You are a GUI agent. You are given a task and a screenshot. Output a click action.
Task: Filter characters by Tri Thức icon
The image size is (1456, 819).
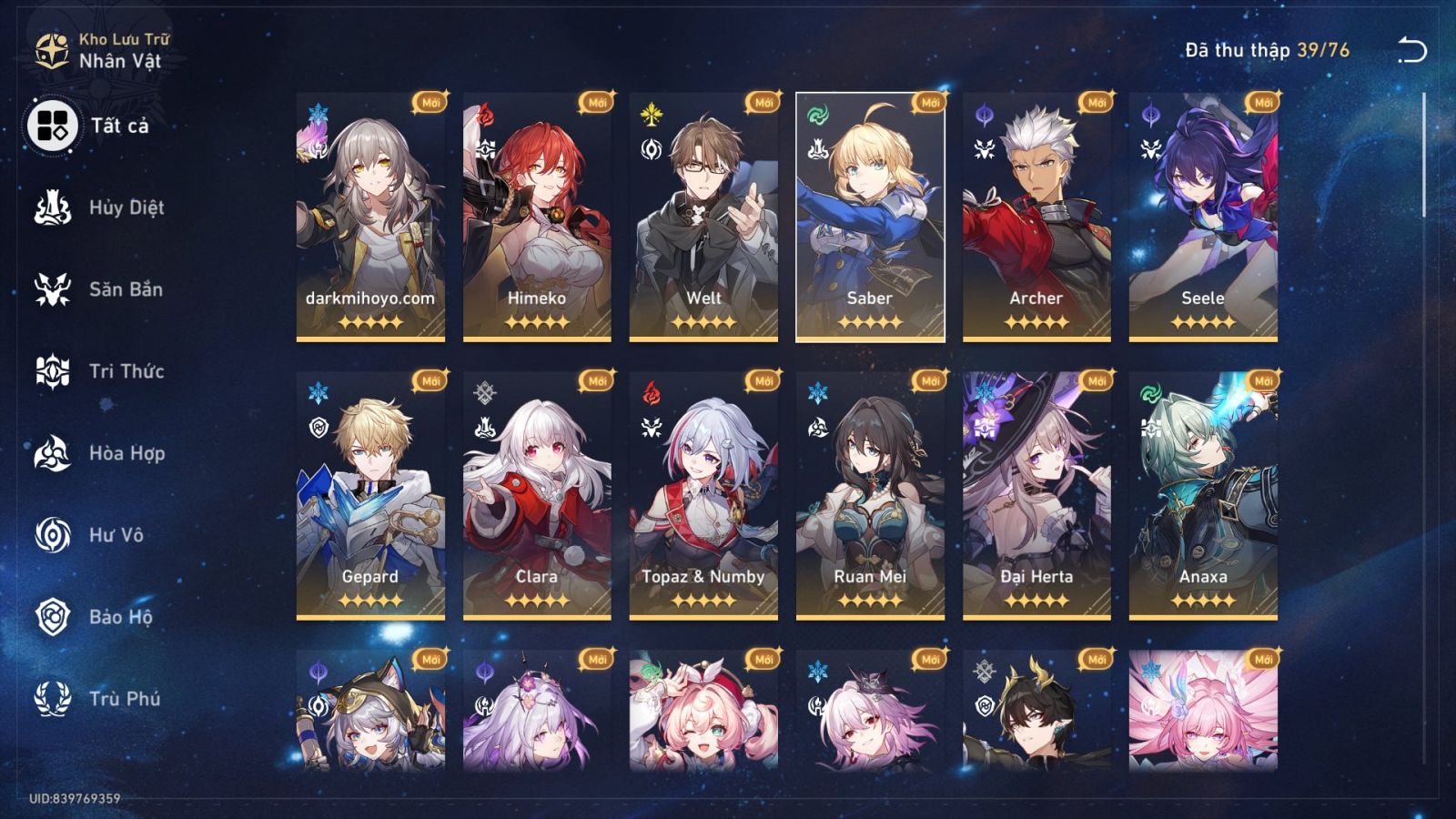53,370
